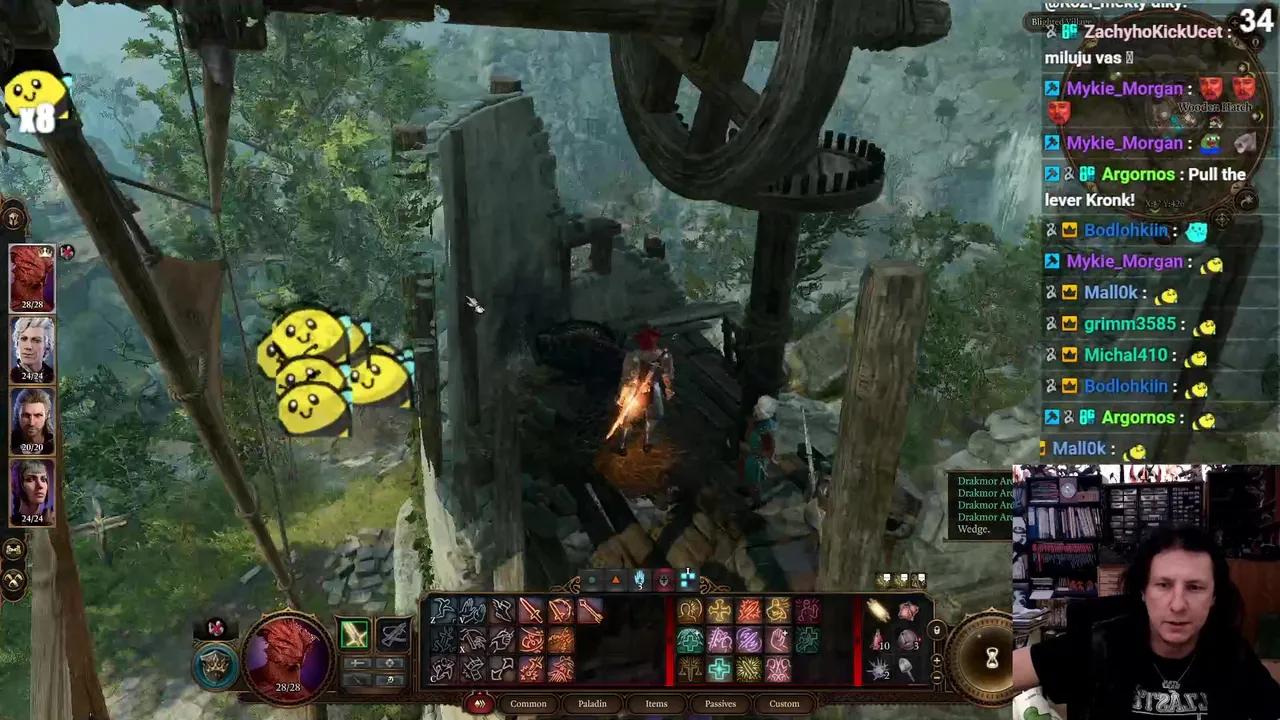
Task: Collapse hotbar rows with the down arrow
Action: pyautogui.click(x=937, y=678)
